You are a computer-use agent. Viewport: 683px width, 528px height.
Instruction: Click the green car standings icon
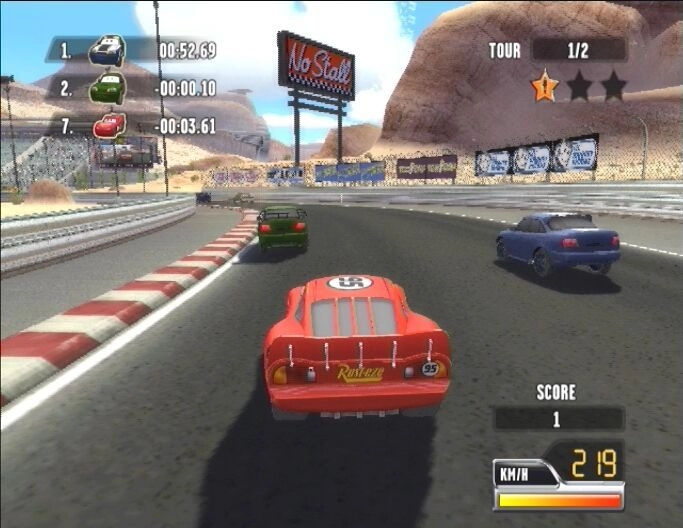click(107, 88)
